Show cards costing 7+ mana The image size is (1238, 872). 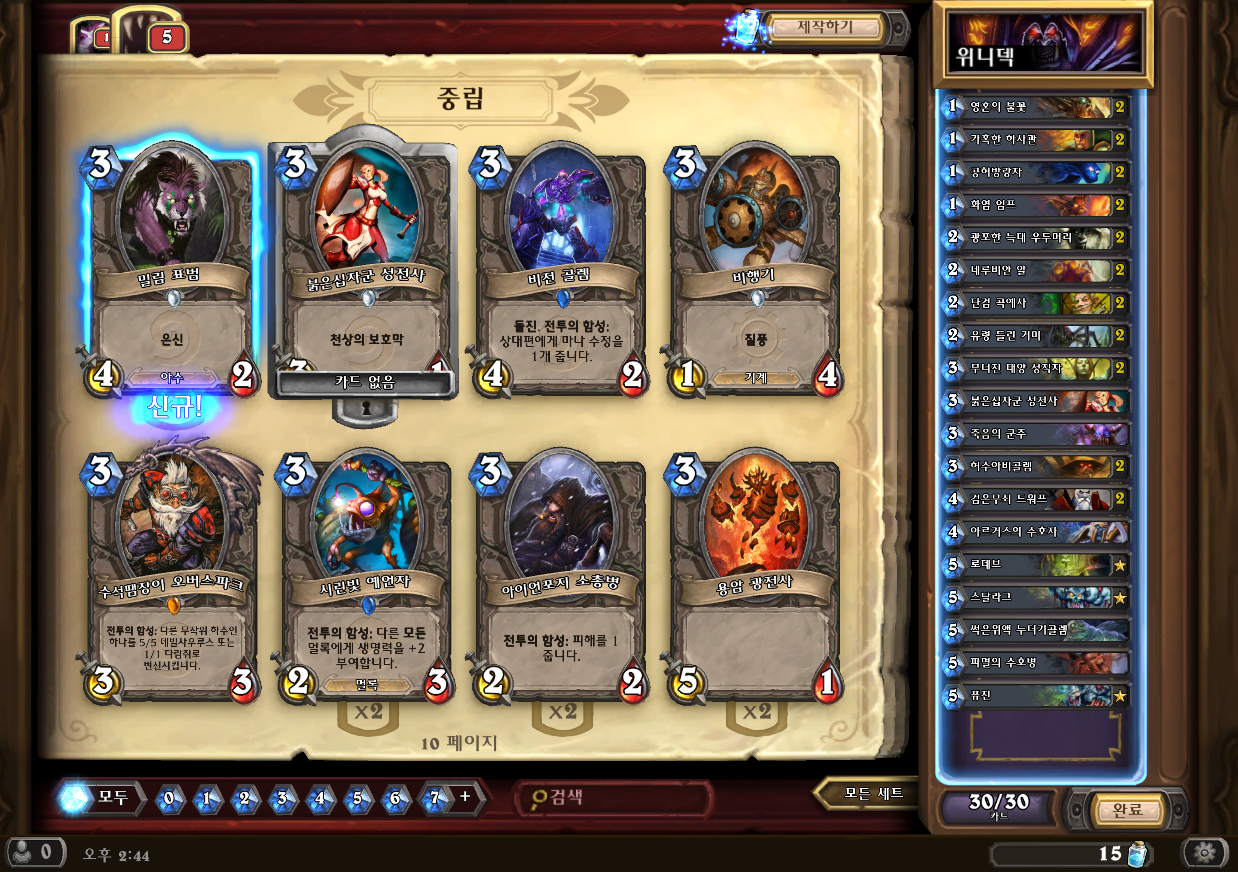(443, 798)
